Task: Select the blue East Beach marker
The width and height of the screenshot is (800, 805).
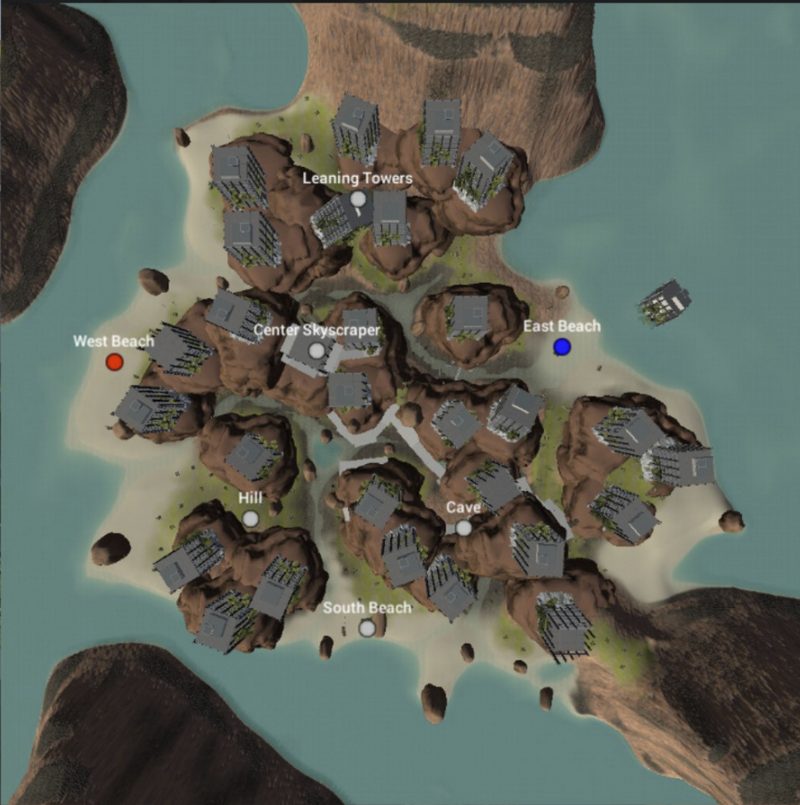Action: (562, 346)
